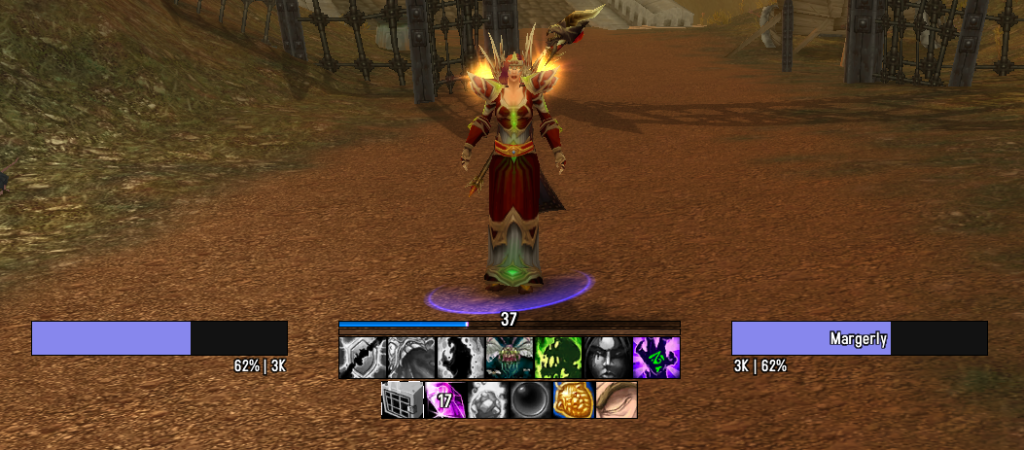This screenshot has height=450, width=1024.
Task: Activate the greyed shield and sword ability
Action: pyautogui.click(x=363, y=357)
